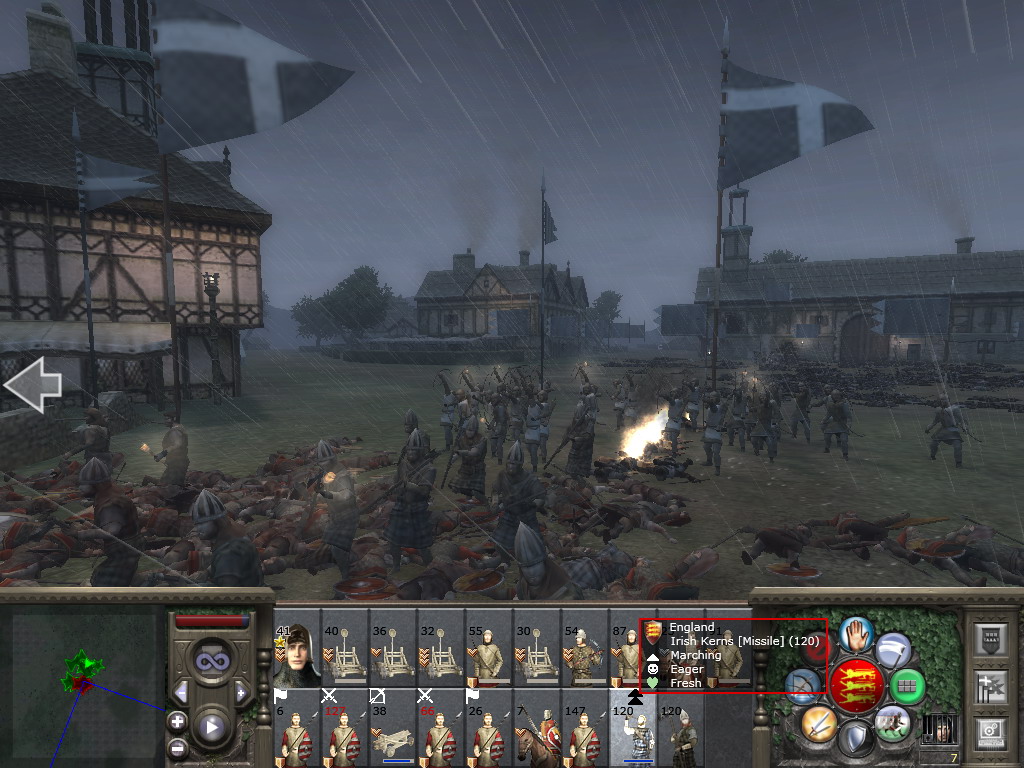Toggle the green formation grid button
Screen dimensions: 1024x768
point(907,687)
